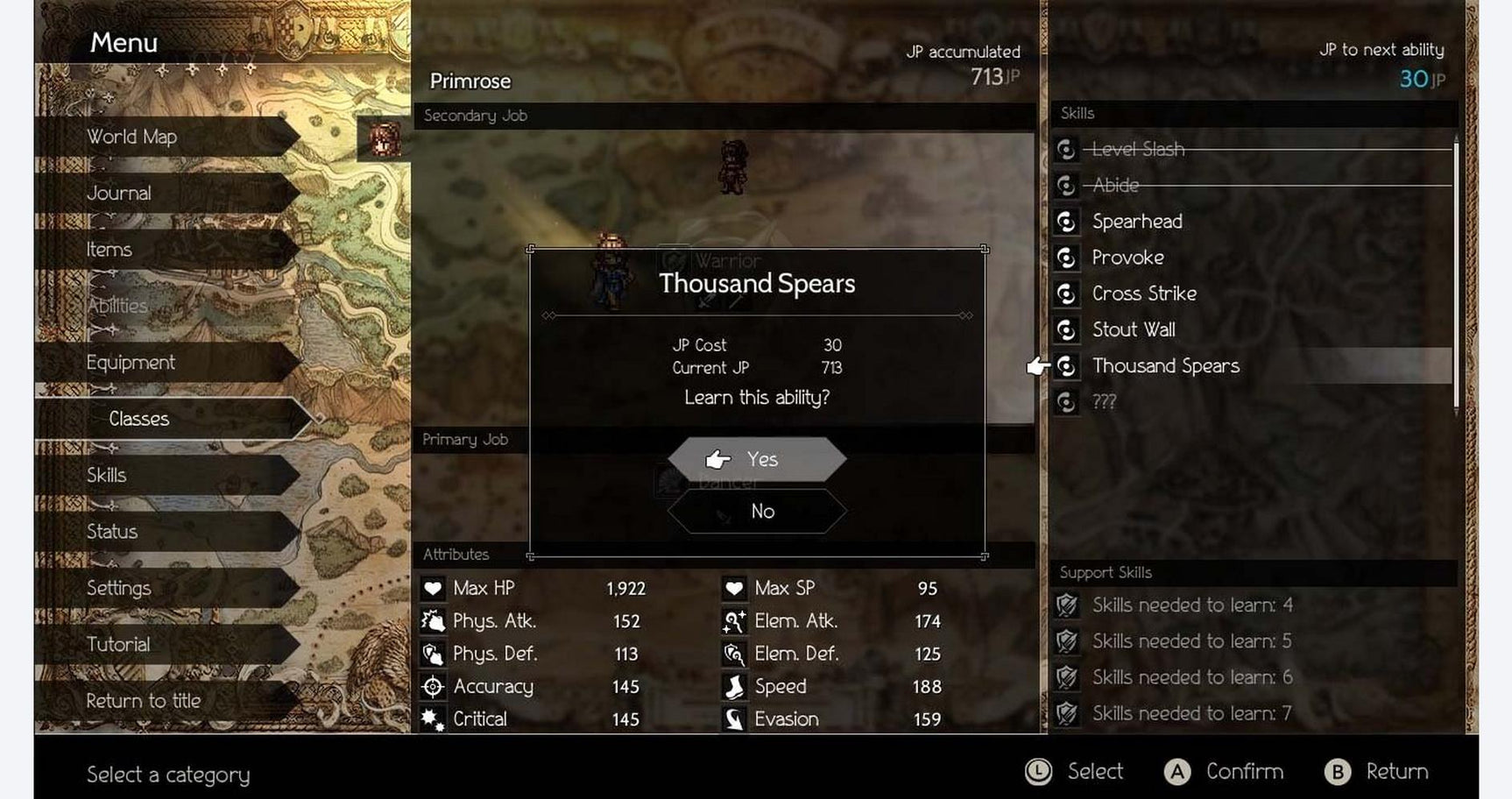The width and height of the screenshot is (1512, 799).
Task: Select the Spearhead skill icon
Action: pos(1066,222)
